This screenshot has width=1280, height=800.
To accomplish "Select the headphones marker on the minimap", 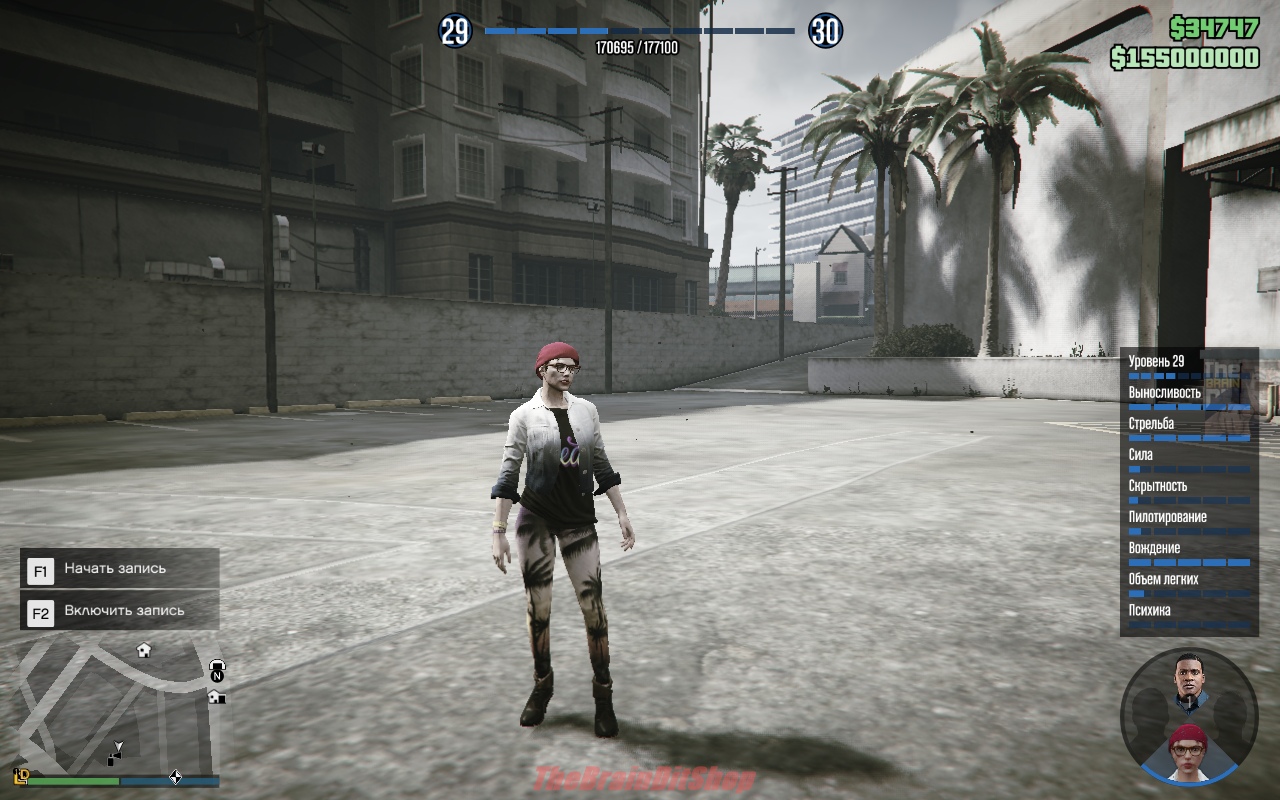I will point(217,666).
